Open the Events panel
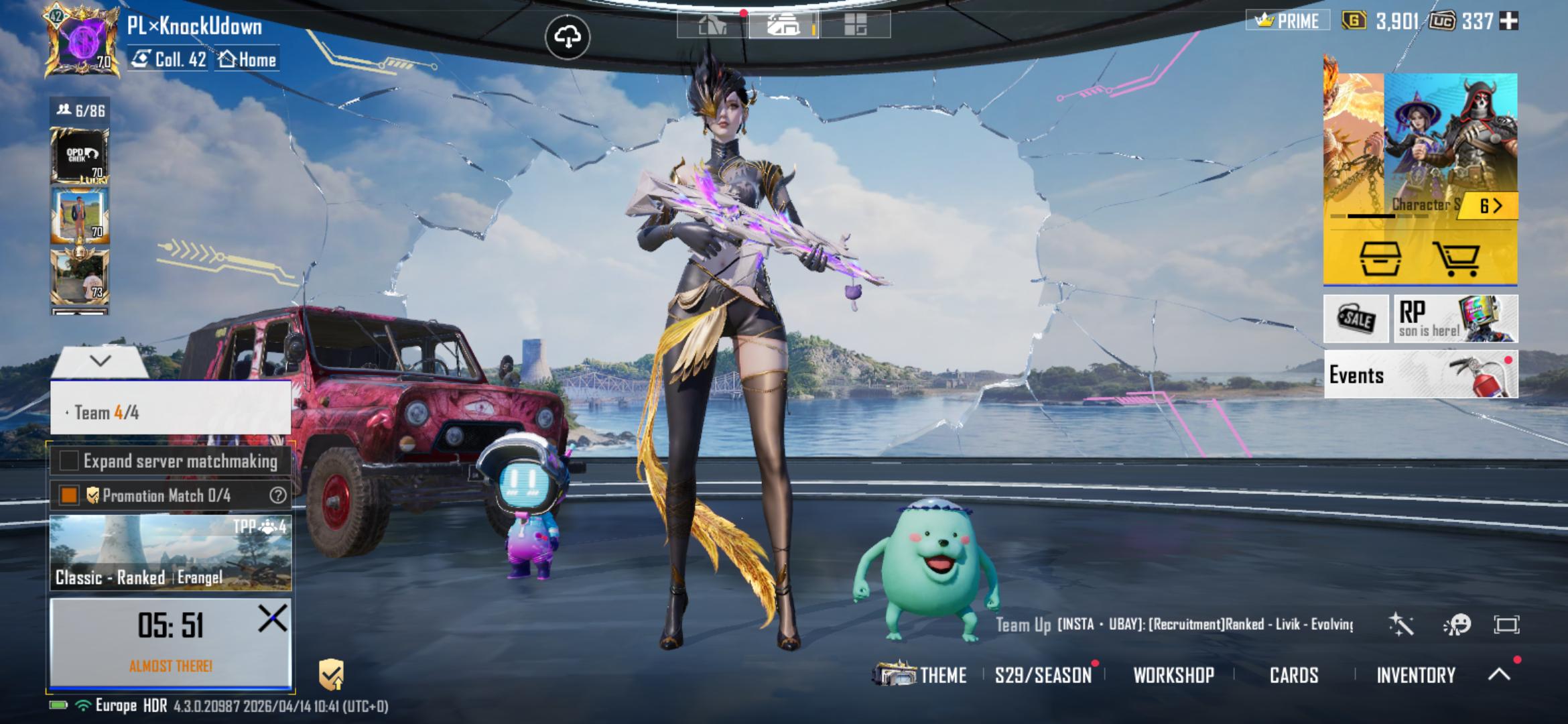Screen dimensions: 1568x724 pyautogui.click(x=1420, y=375)
